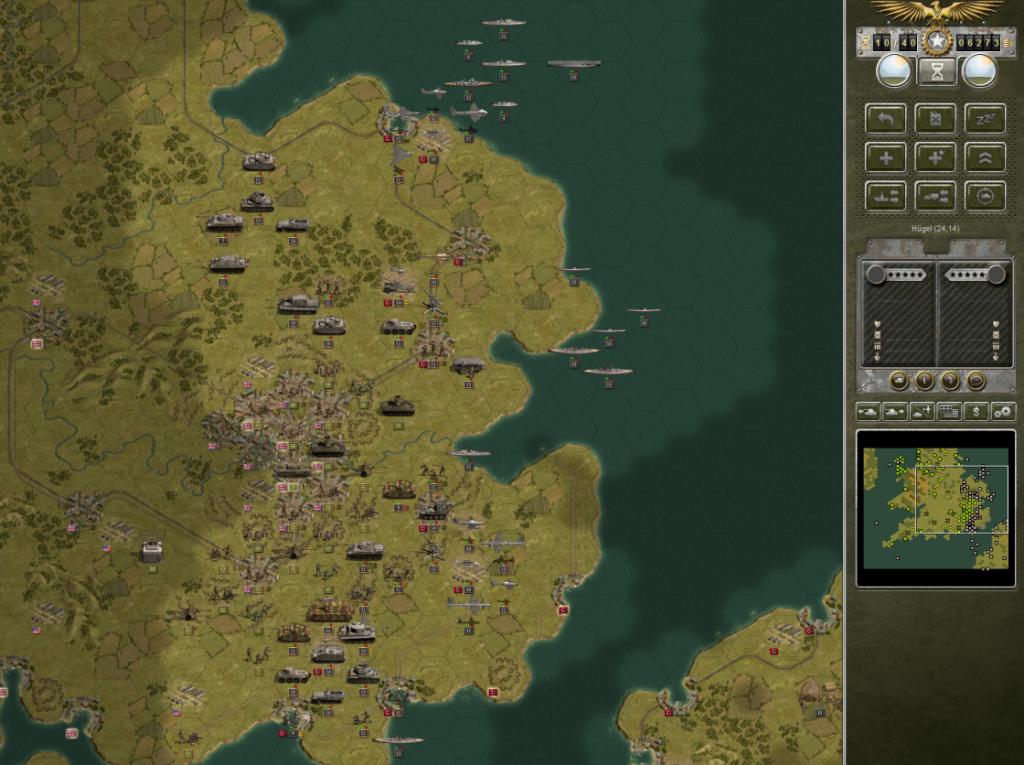Click the tank-in-crosshair button
Image resolution: width=1024 pixels, height=765 pixels.
click(x=985, y=195)
